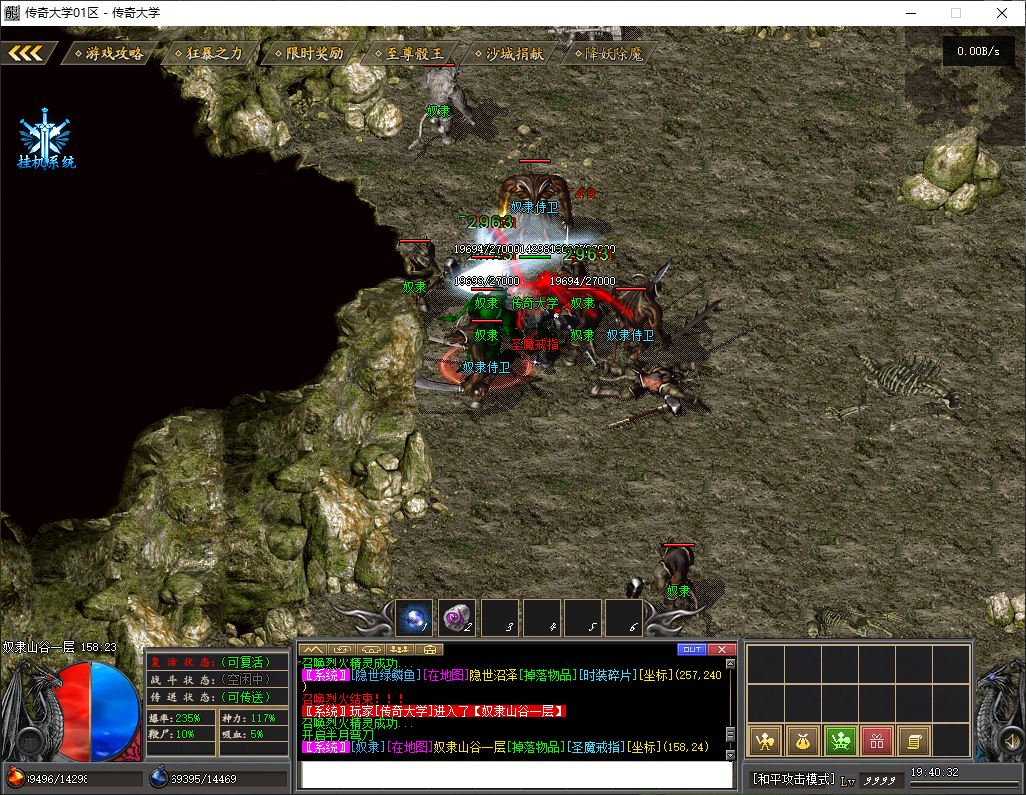Open the 沙城捐献 donation menu
1026x795 pixels.
tap(509, 53)
